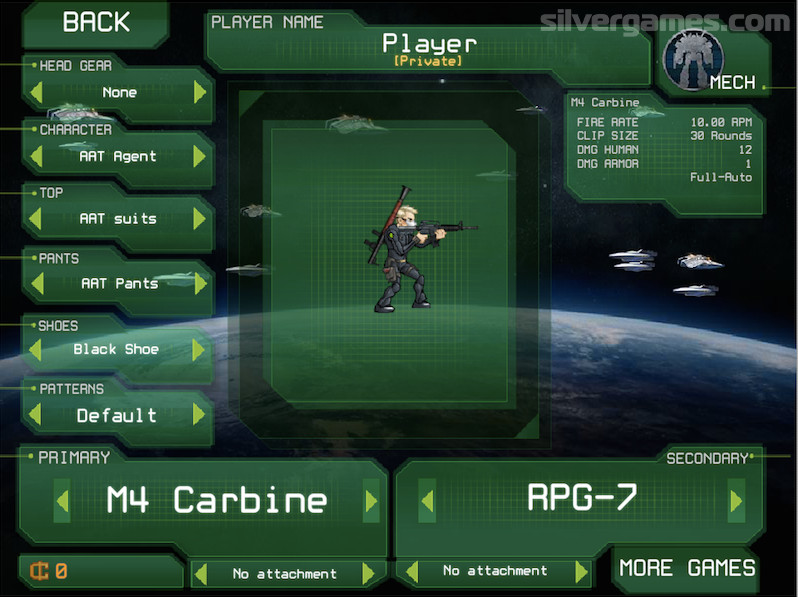The height and width of the screenshot is (597, 798).
Task: Select next head gear option
Action: click(x=200, y=93)
